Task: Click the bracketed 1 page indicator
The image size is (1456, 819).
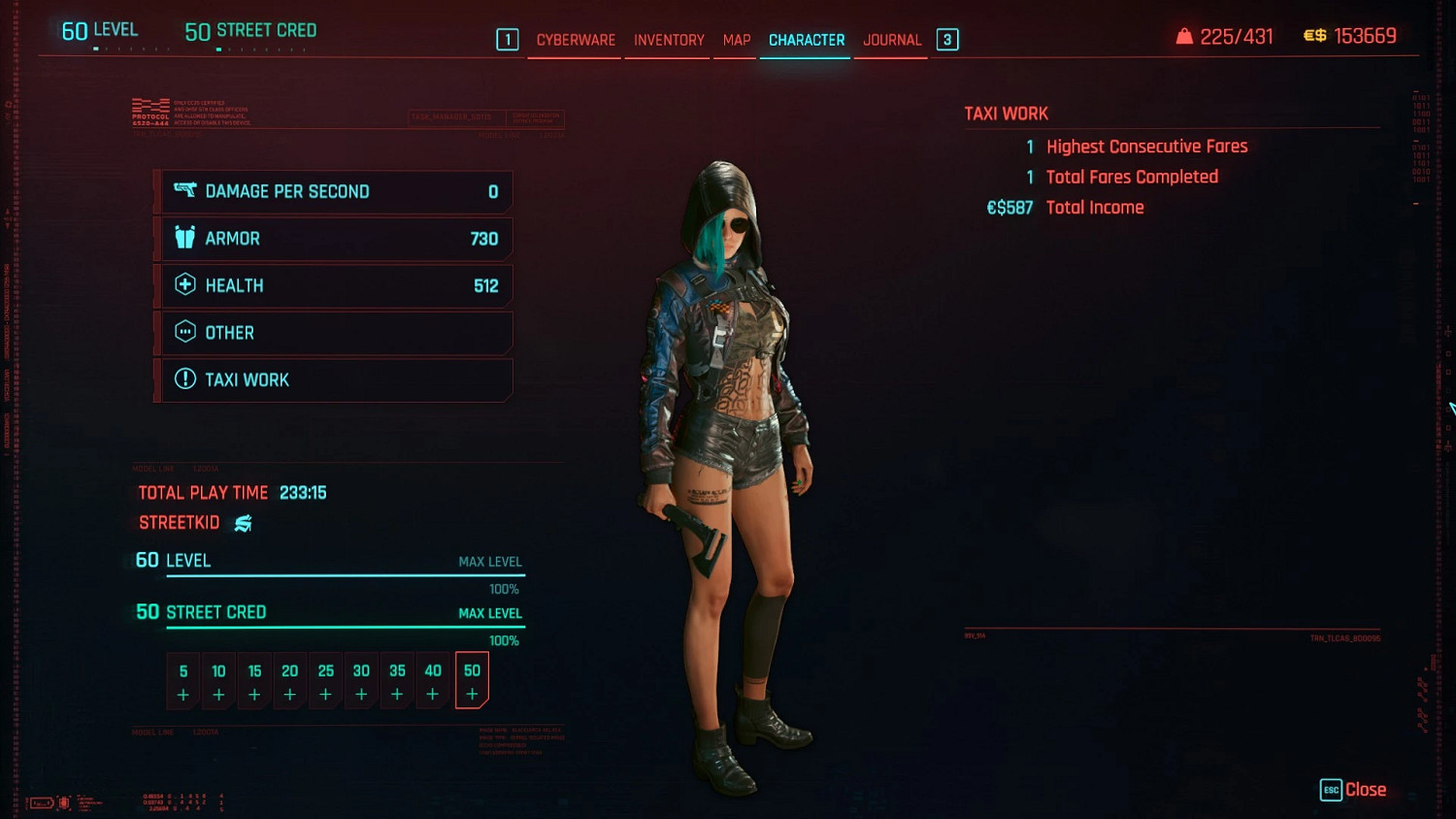Action: click(x=508, y=39)
